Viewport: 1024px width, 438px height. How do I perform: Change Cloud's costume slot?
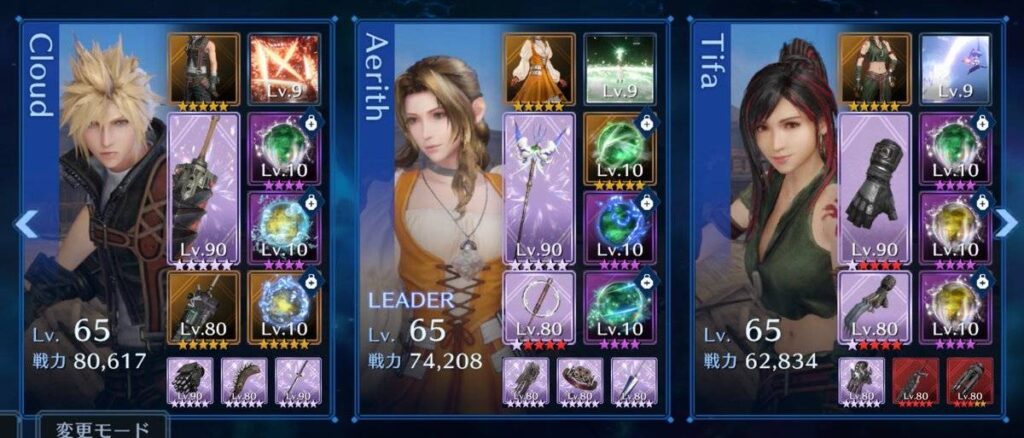tap(202, 70)
